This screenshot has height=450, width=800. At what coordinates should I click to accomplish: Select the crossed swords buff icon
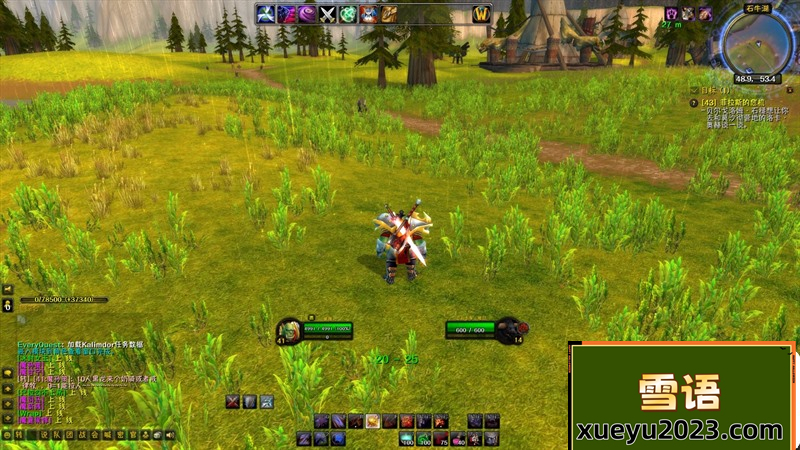point(327,13)
